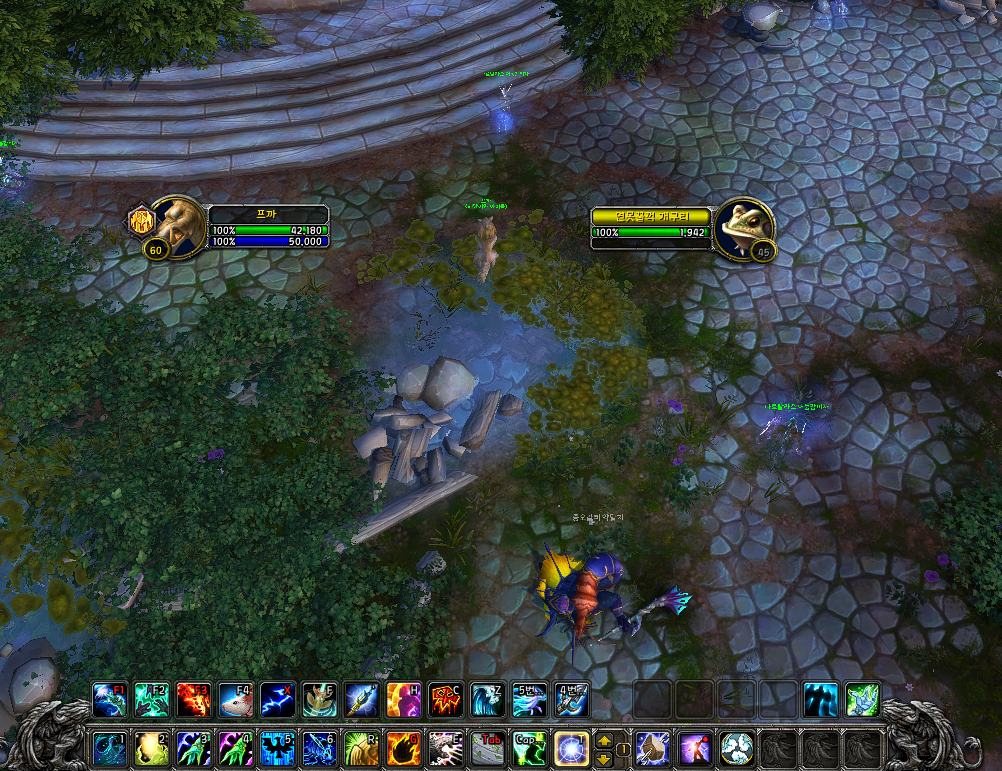Switch to the next action bar page

click(x=604, y=740)
